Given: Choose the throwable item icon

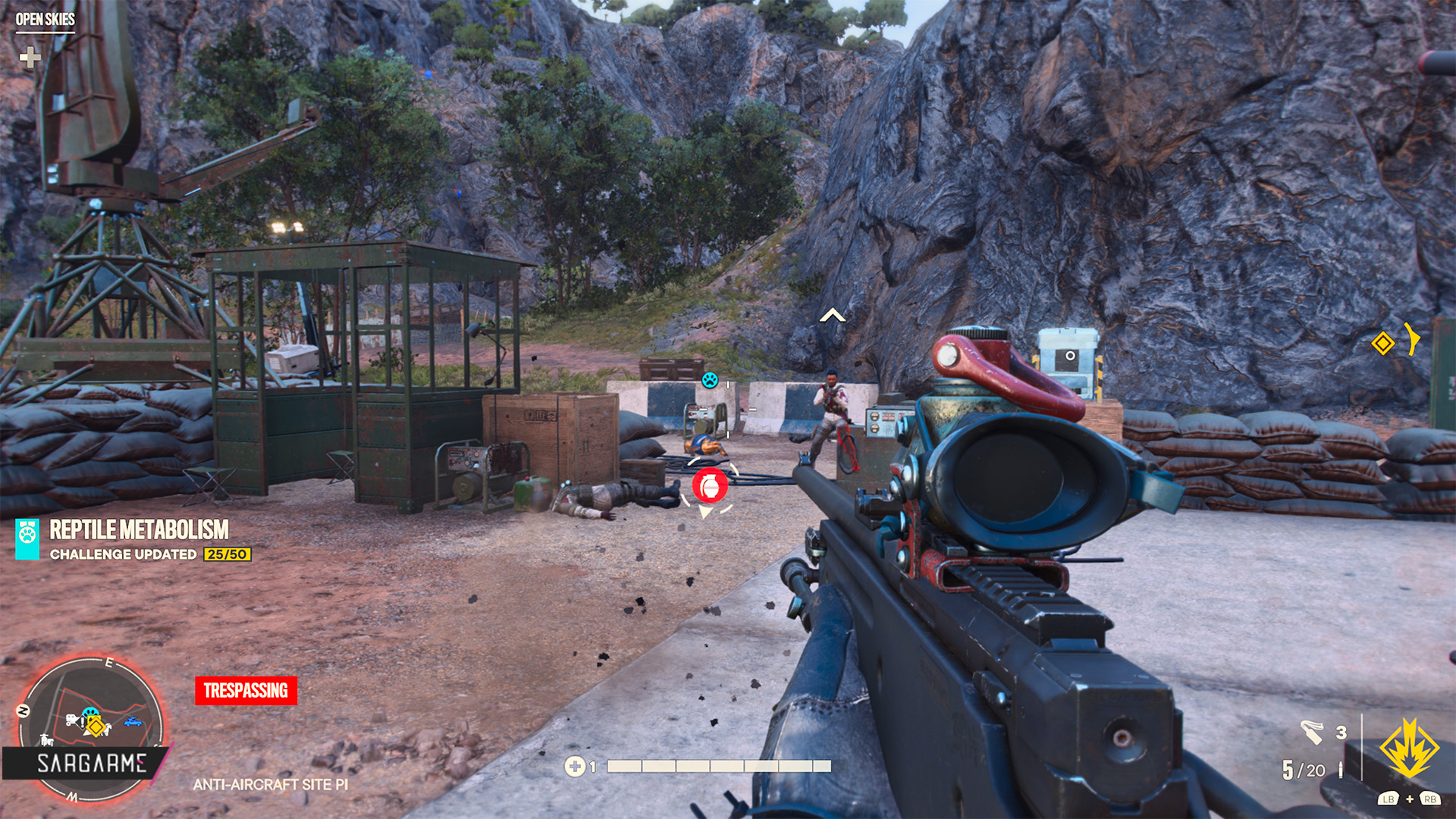Looking at the screenshot, I should pyautogui.click(x=1312, y=733).
